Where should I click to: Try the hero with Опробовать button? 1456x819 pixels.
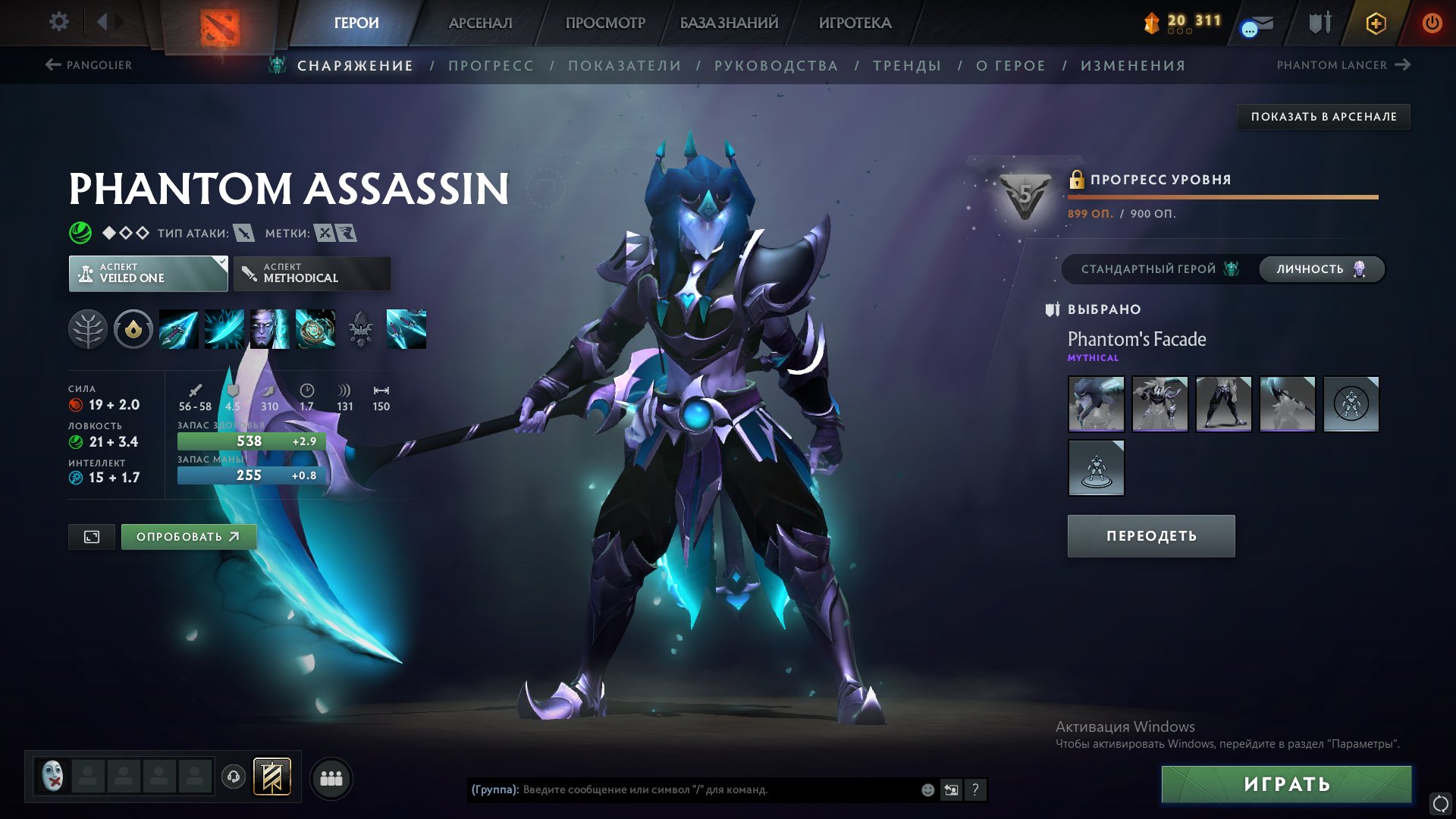coord(188,537)
